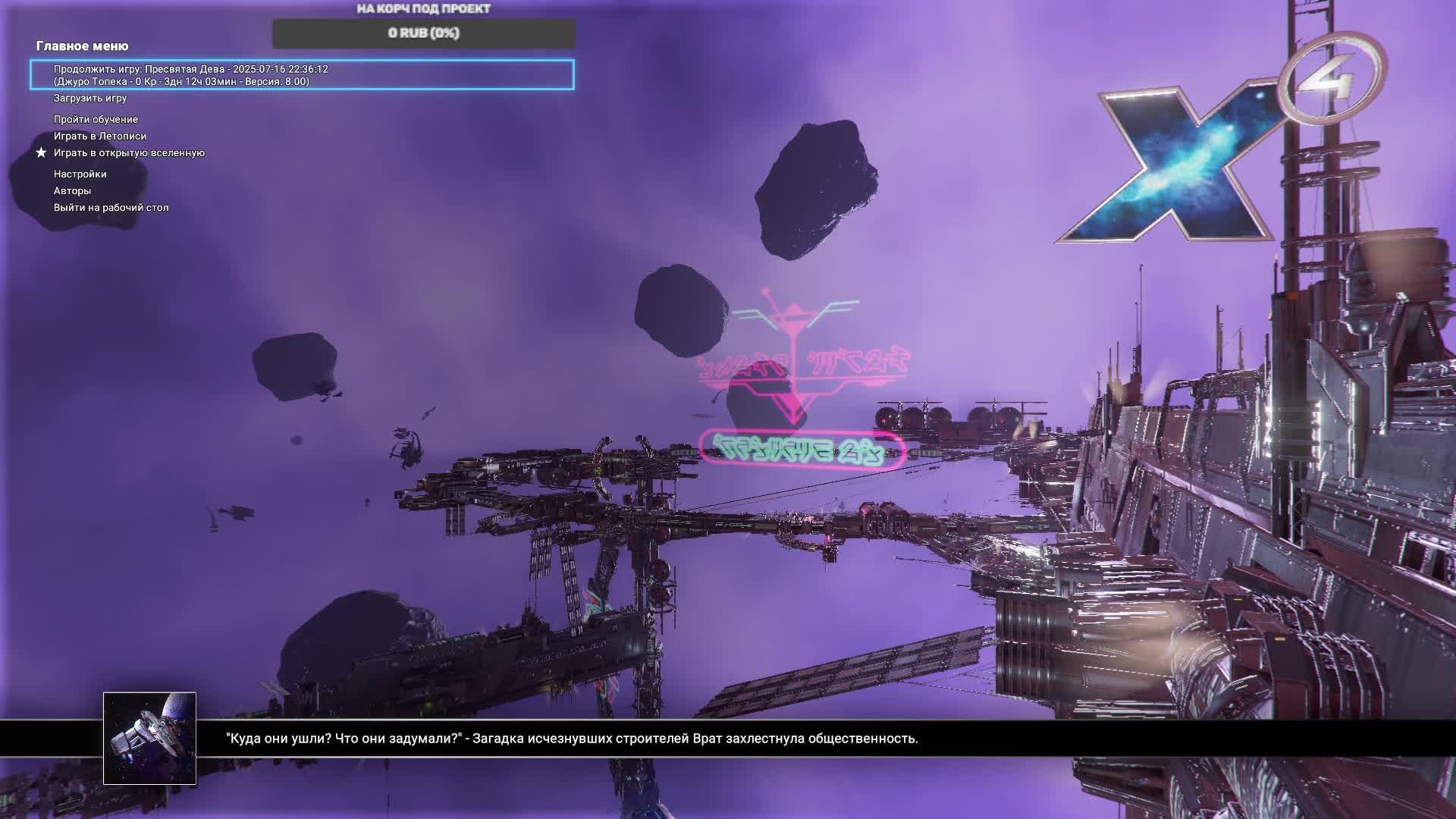Show the Авторы credits

point(72,191)
